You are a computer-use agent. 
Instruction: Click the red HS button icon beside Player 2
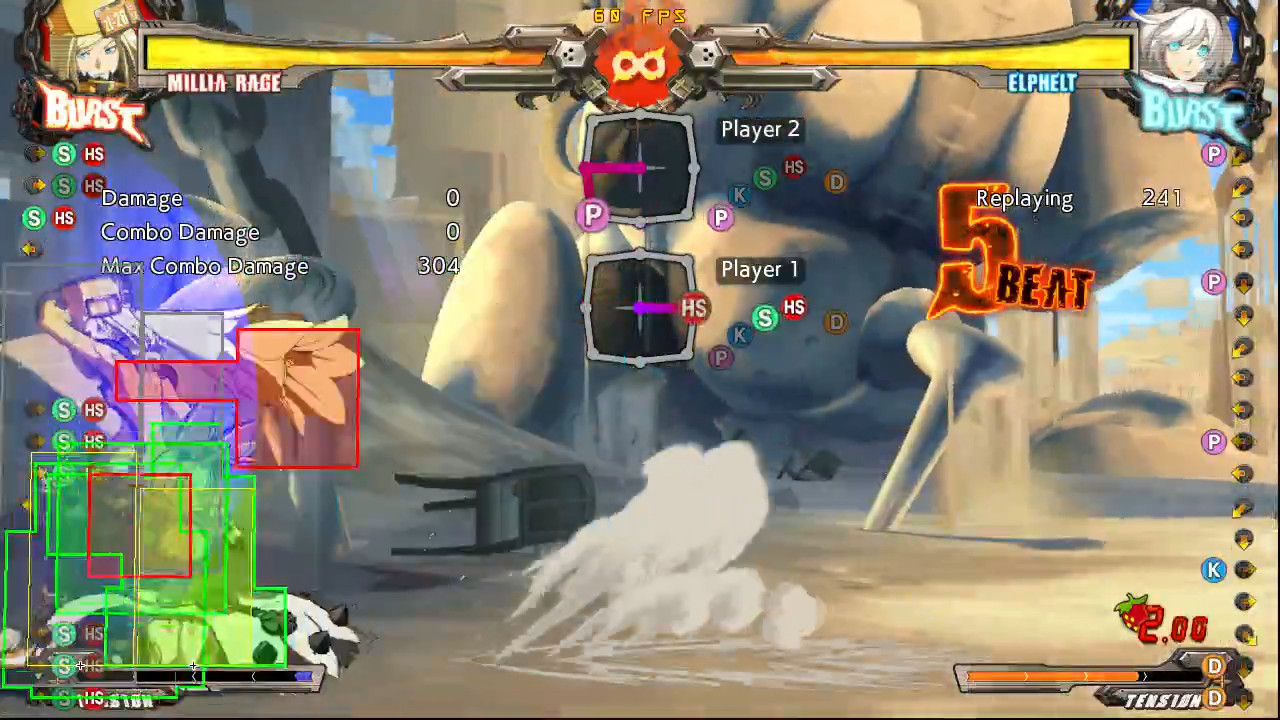[x=794, y=168]
